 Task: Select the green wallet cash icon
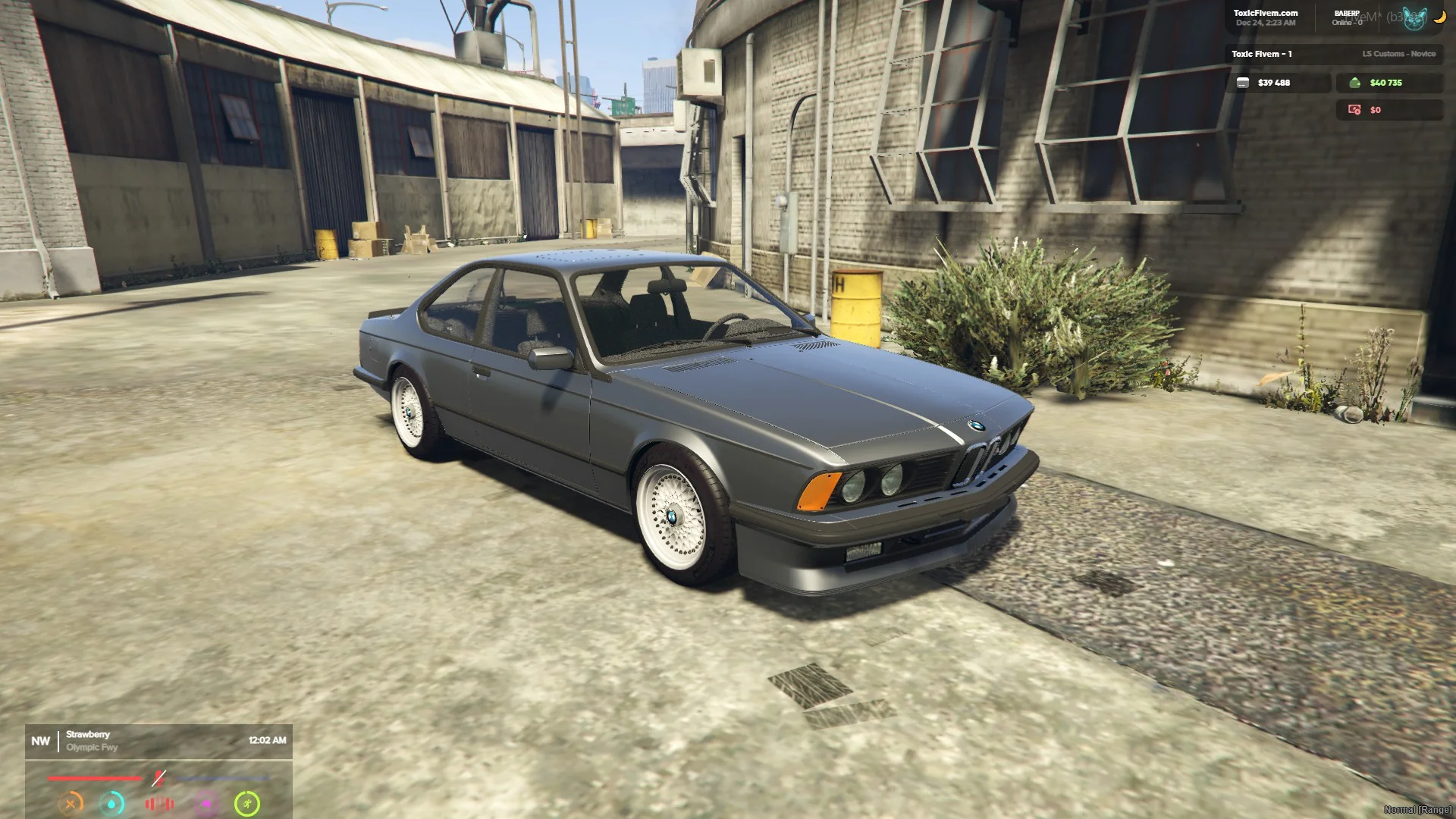(1354, 83)
